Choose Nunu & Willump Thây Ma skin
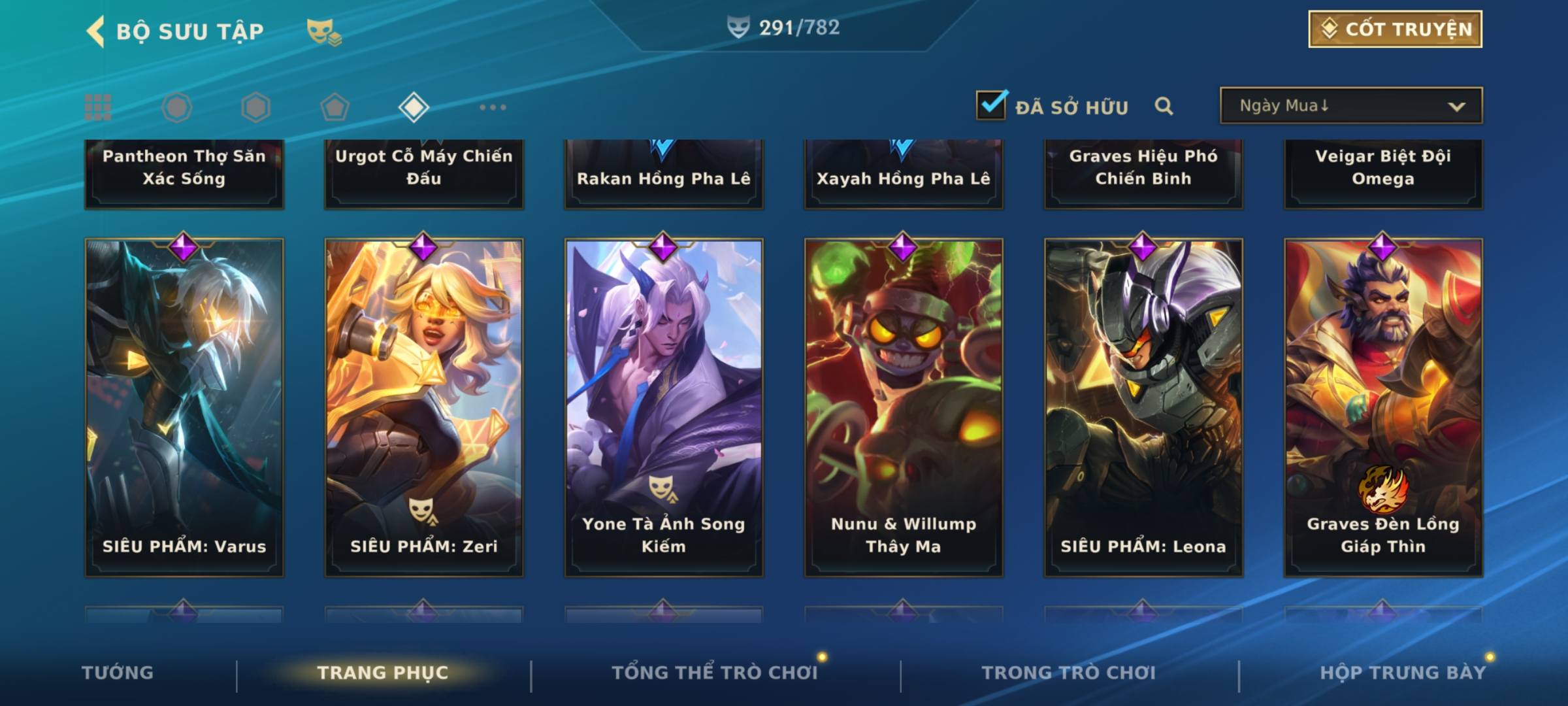Screen dimensions: 1568x706 pyautogui.click(x=904, y=407)
